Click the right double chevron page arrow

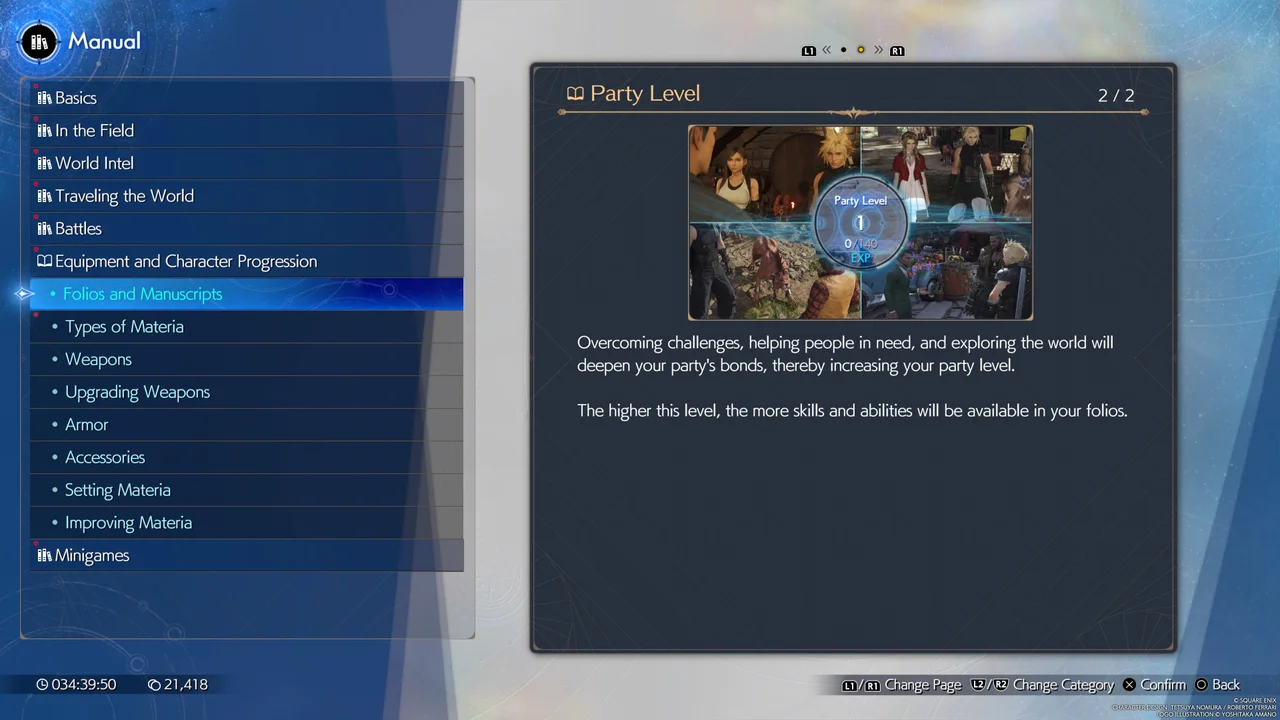tap(879, 50)
